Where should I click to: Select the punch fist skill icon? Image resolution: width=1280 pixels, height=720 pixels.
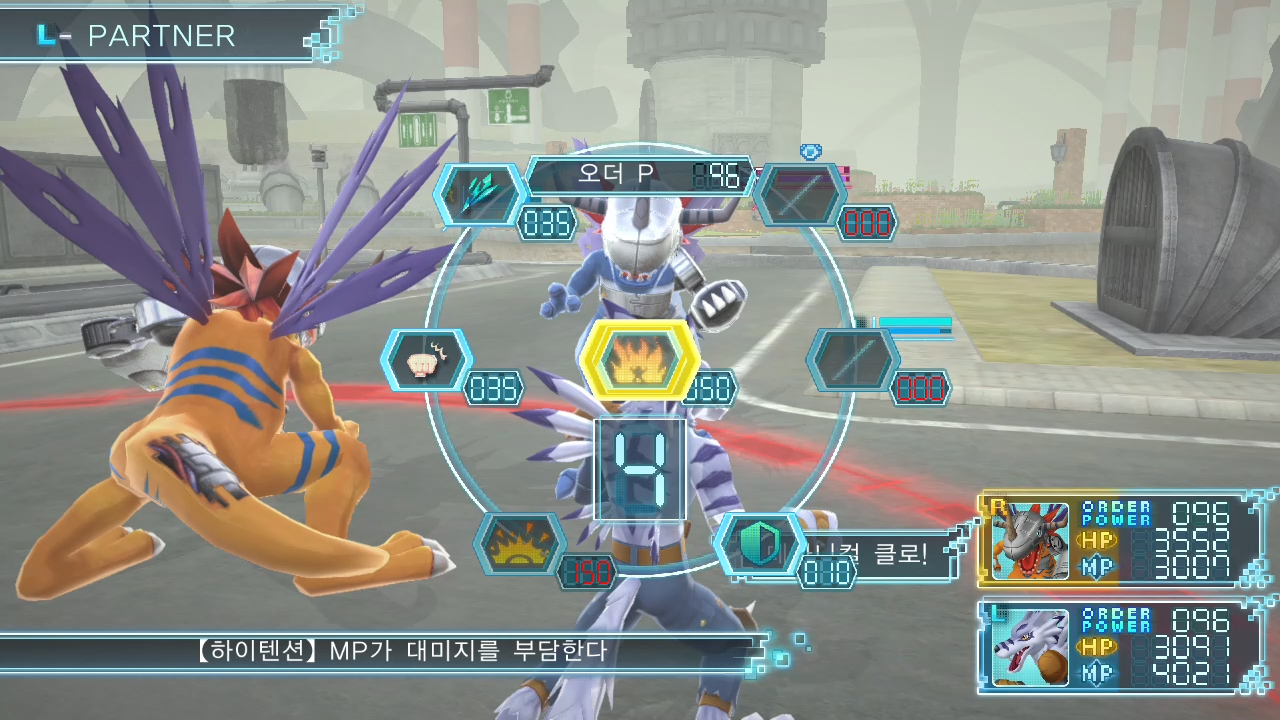coord(428,360)
